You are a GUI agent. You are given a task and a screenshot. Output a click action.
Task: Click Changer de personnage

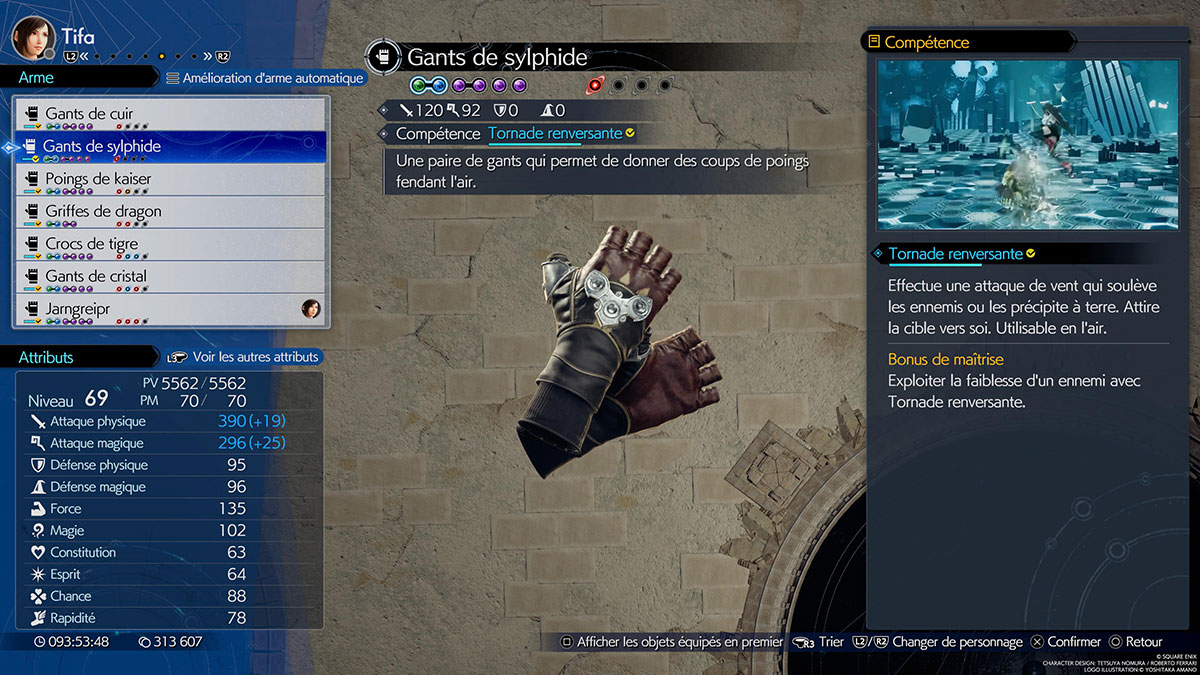tap(955, 642)
